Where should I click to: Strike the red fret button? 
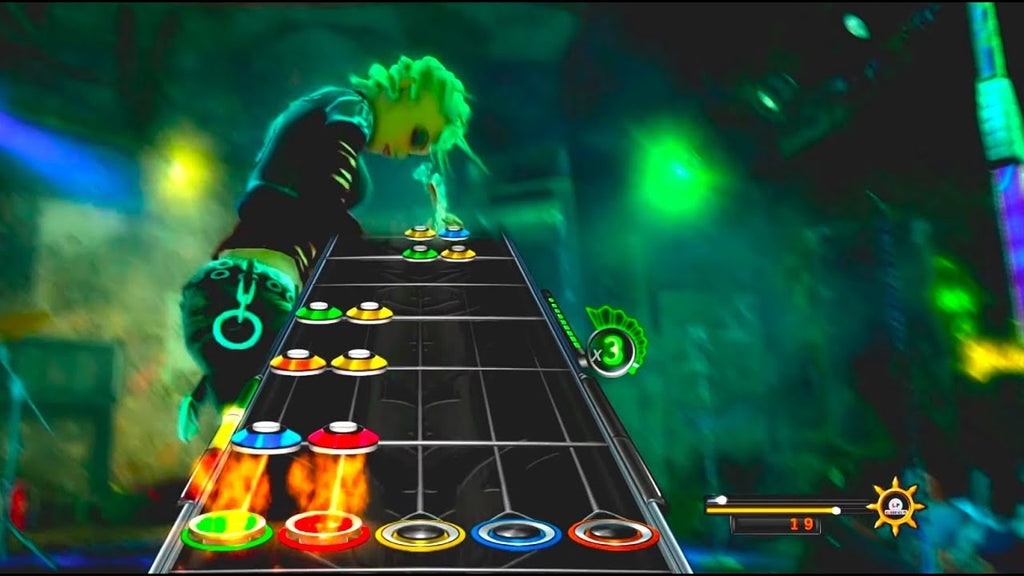click(x=324, y=530)
